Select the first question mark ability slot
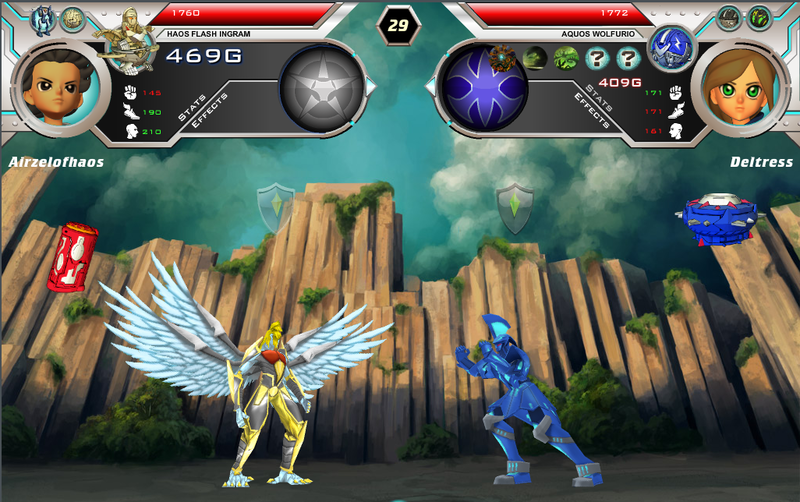 coord(599,58)
